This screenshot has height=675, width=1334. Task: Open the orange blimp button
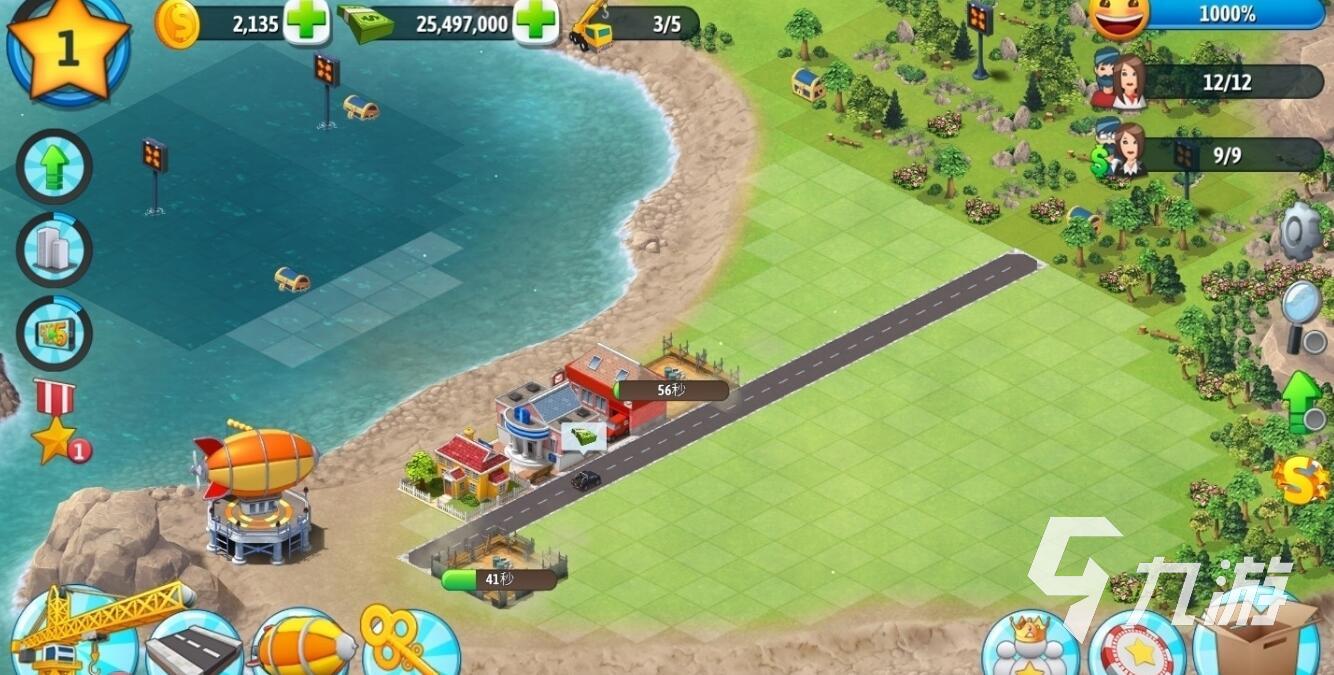(x=304, y=645)
